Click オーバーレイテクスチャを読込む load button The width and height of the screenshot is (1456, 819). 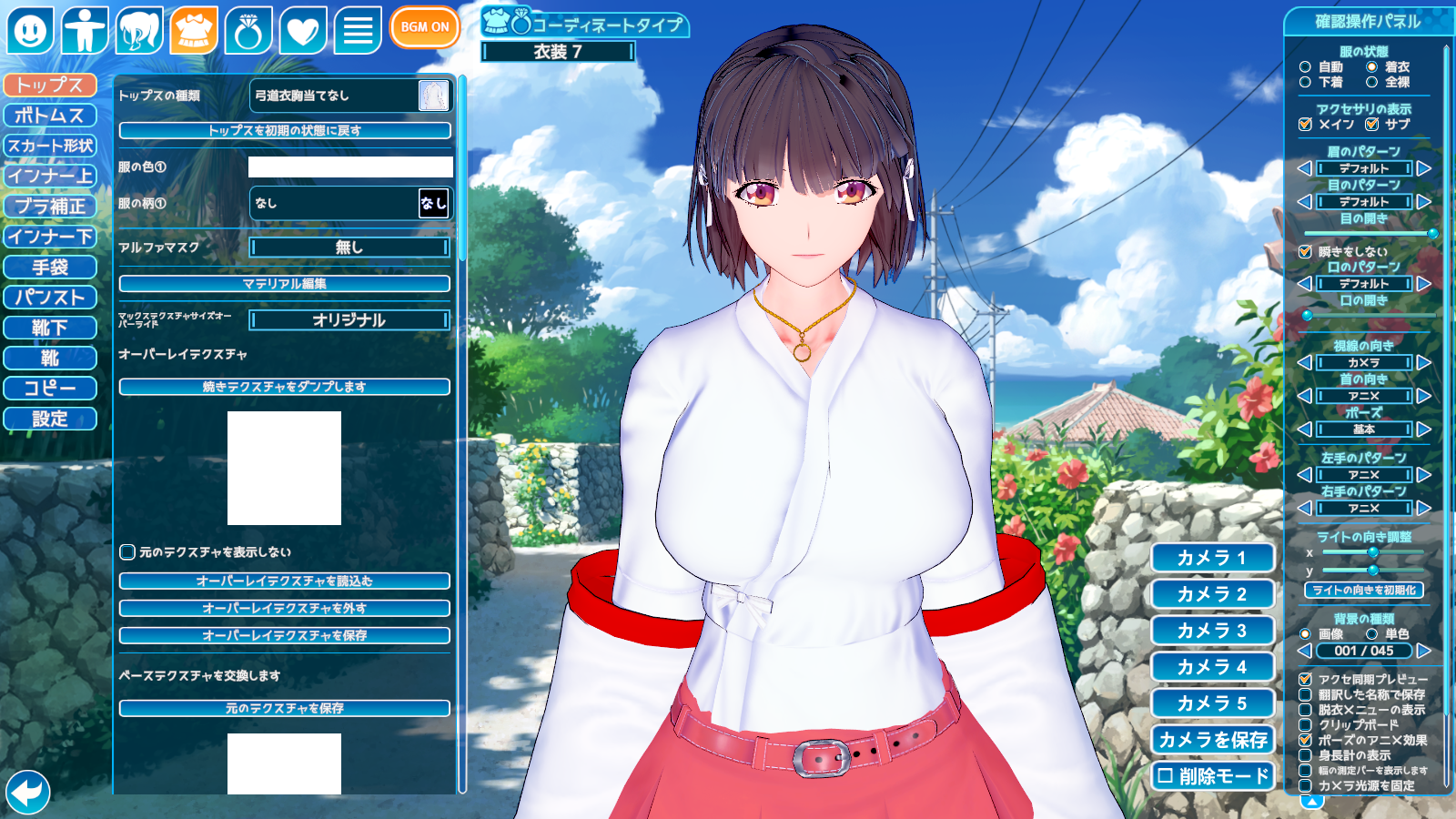284,581
